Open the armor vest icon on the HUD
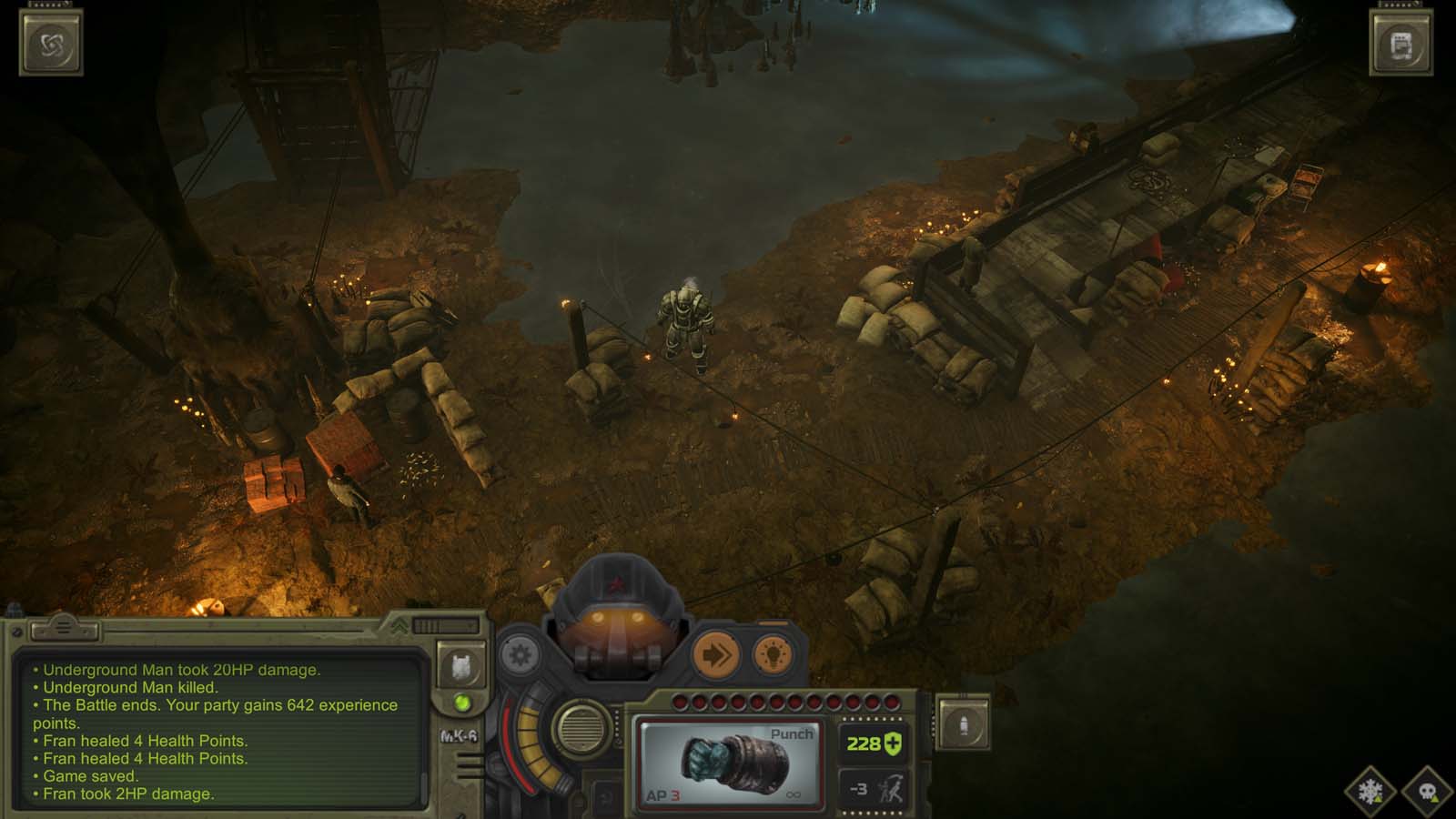This screenshot has width=1456, height=819. (462, 668)
